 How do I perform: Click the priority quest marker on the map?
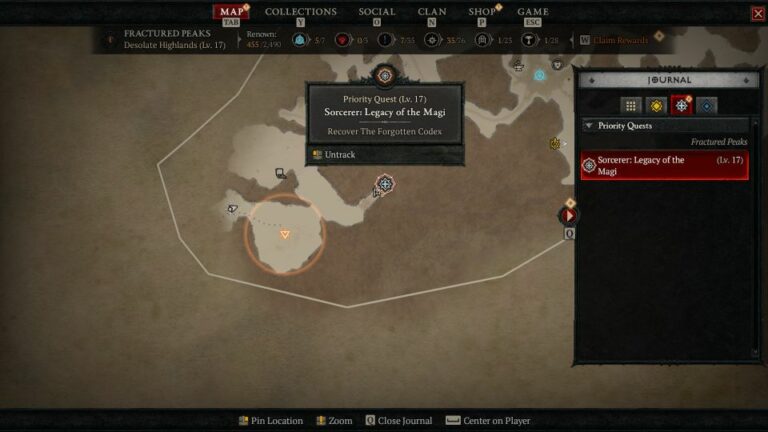point(385,184)
